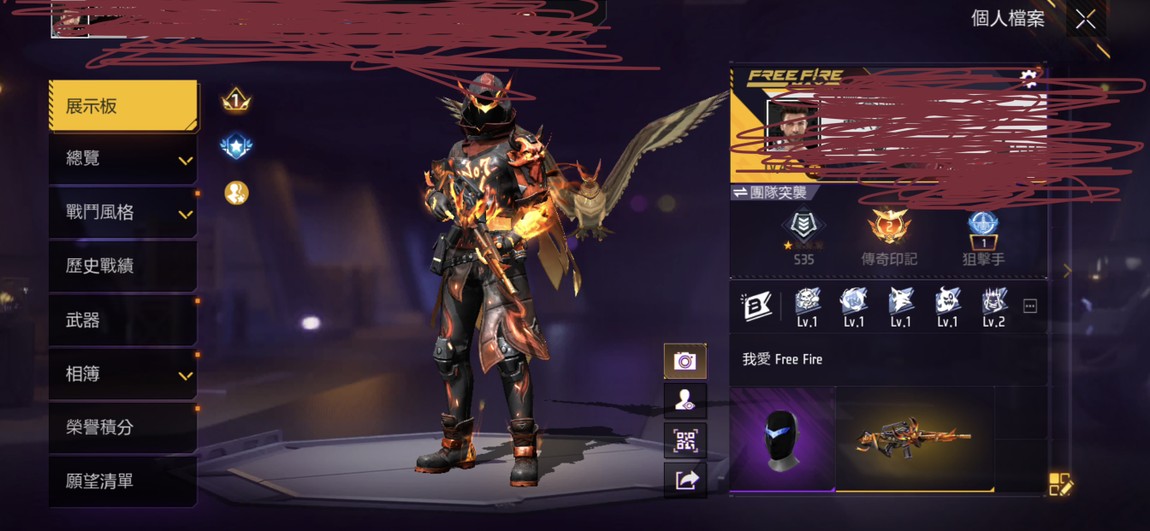Open the 願望清單 tab
This screenshot has width=1150, height=531.
pyautogui.click(x=122, y=481)
